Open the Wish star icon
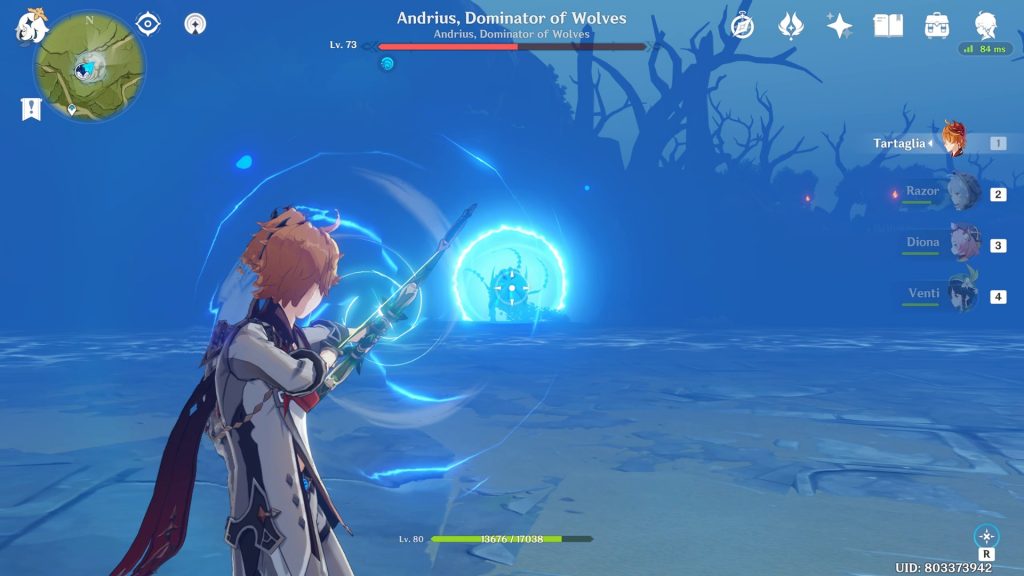Image resolution: width=1024 pixels, height=576 pixels. 840,26
